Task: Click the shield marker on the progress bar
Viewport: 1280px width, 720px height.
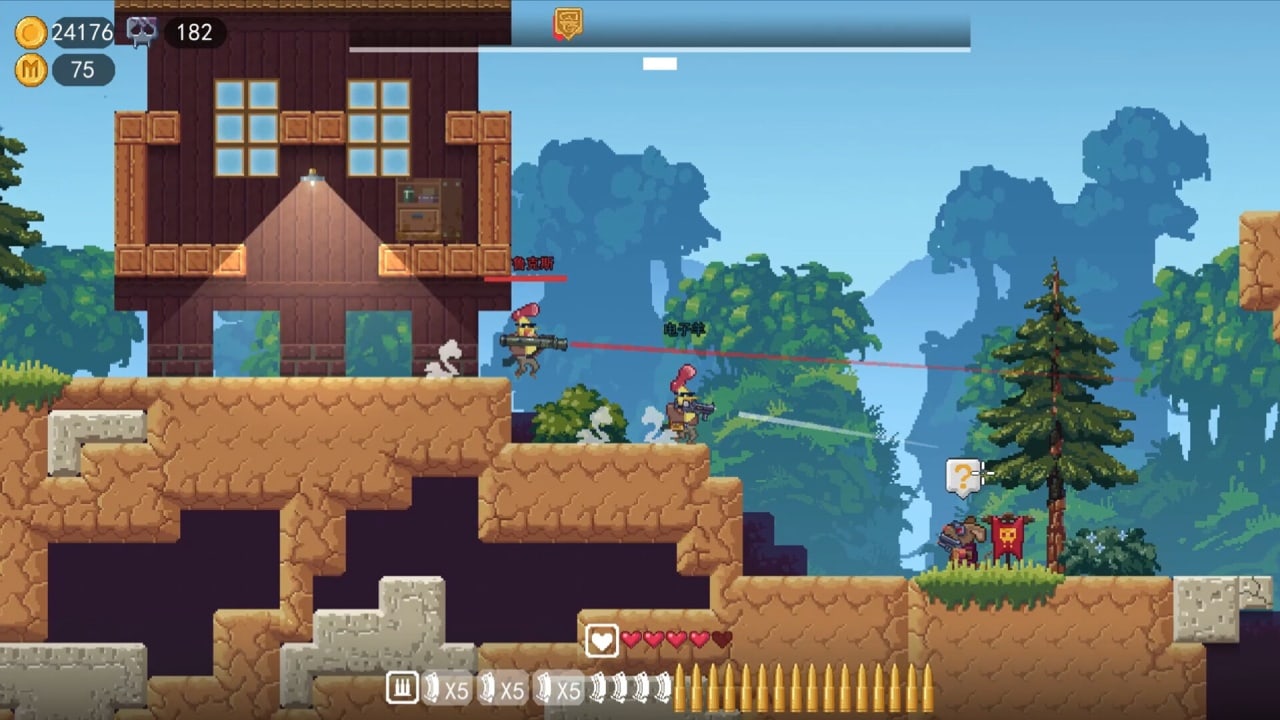Action: (568, 23)
